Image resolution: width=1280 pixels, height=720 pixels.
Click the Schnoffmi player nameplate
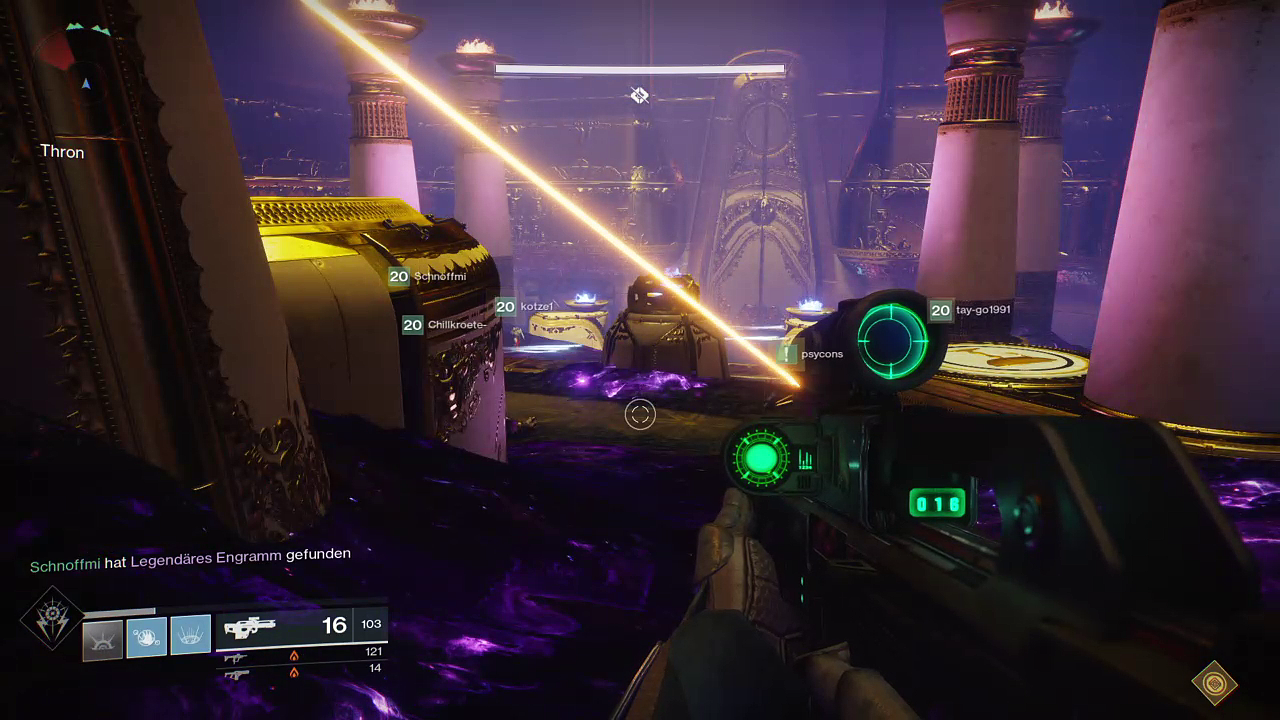[x=428, y=277]
